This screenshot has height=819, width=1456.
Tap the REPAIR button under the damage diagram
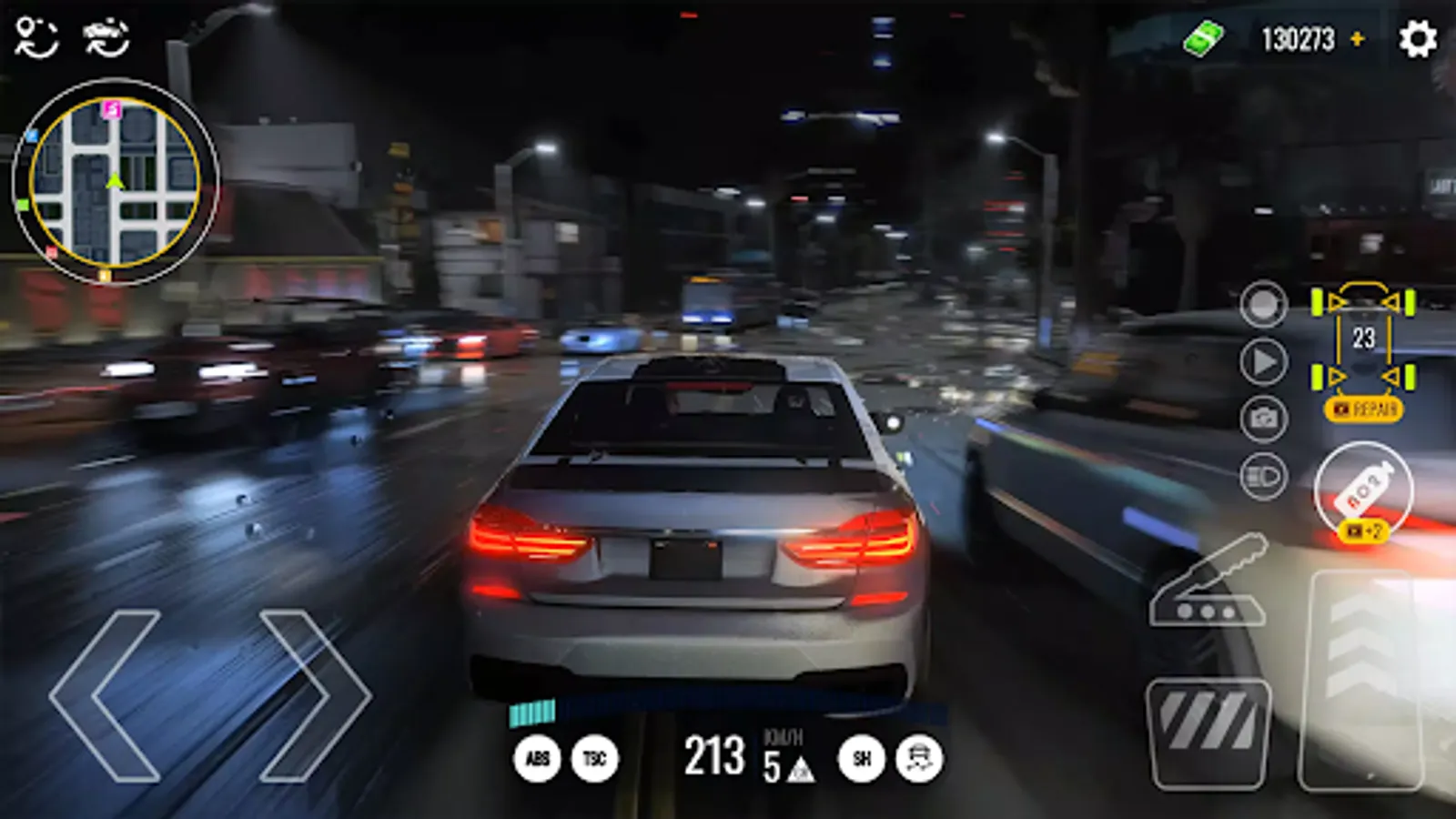[x=1363, y=409]
